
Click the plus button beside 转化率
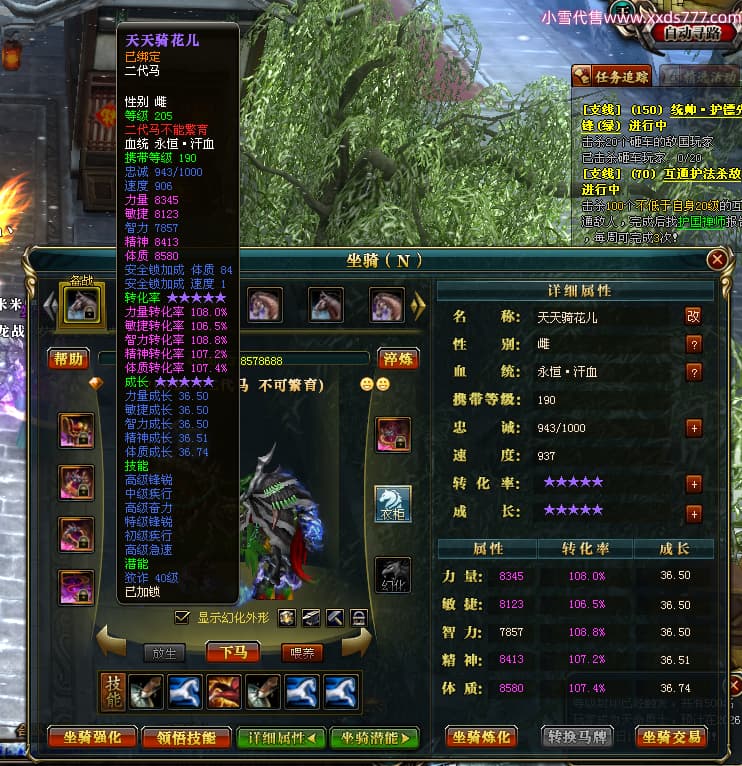click(x=694, y=484)
